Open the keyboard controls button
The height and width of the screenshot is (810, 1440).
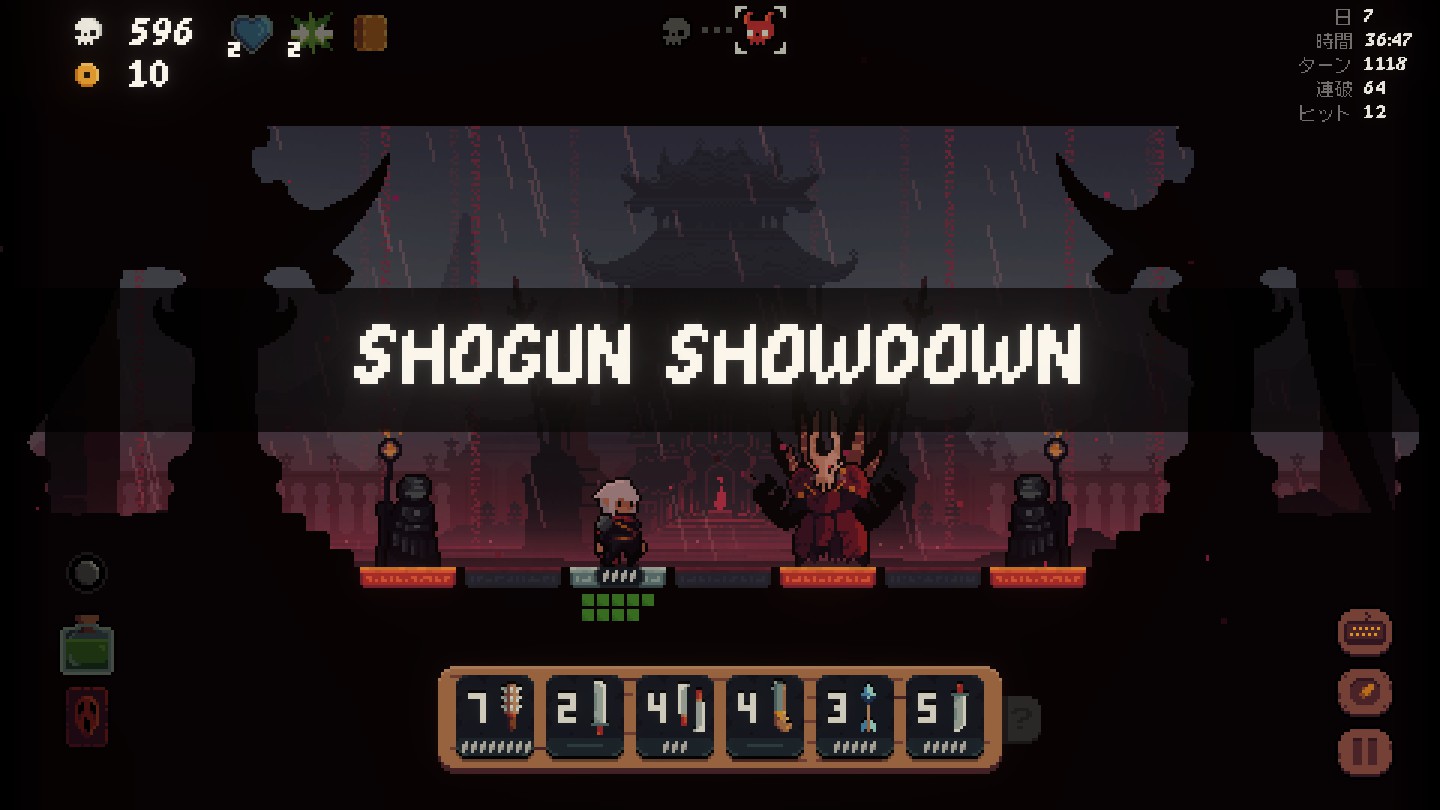click(1365, 631)
